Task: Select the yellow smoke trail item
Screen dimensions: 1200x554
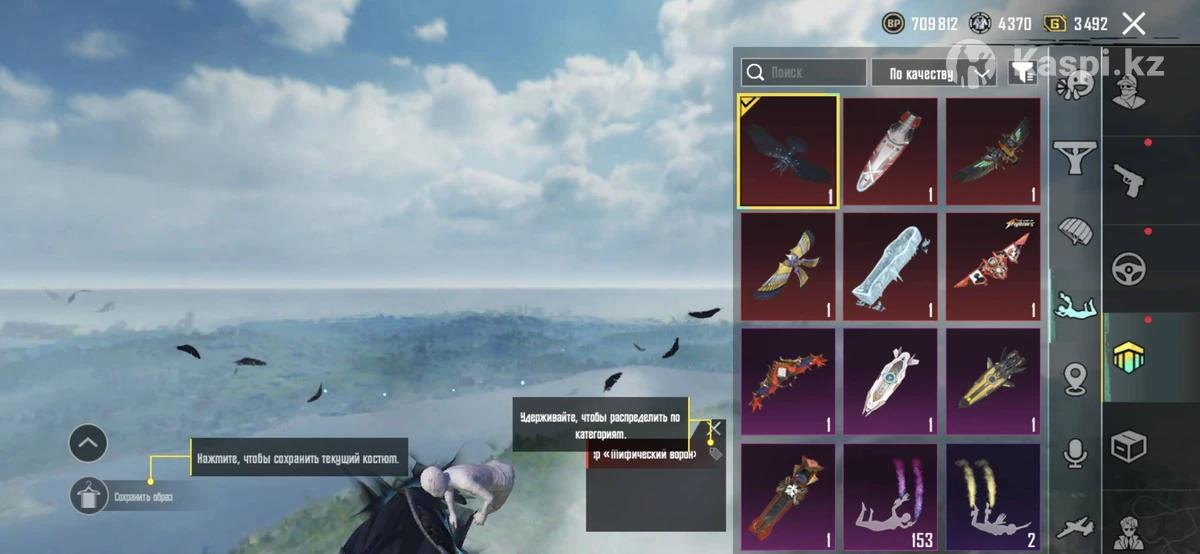Action: click(x=993, y=497)
